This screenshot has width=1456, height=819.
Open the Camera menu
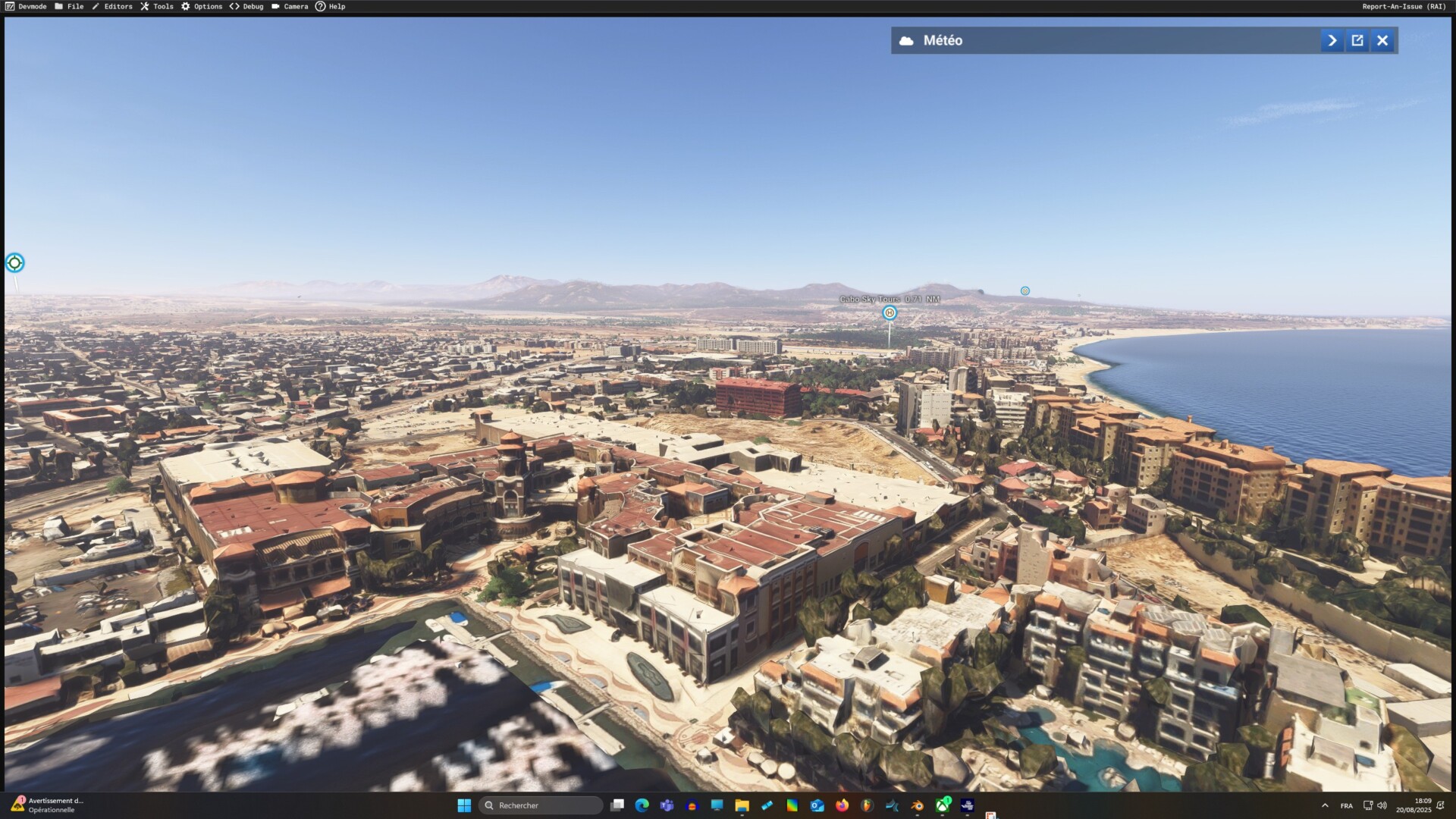290,7
